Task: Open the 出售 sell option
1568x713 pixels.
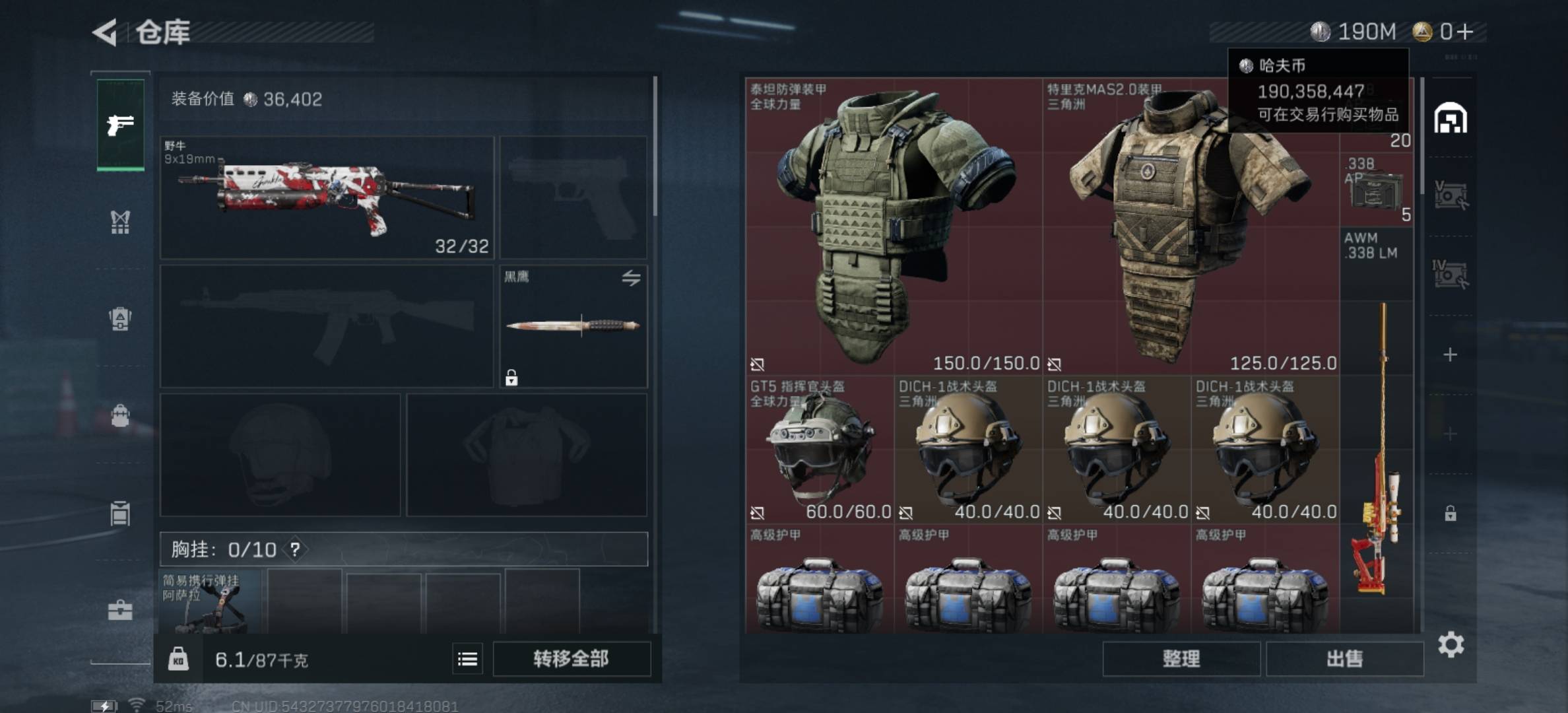Action: point(1344,658)
